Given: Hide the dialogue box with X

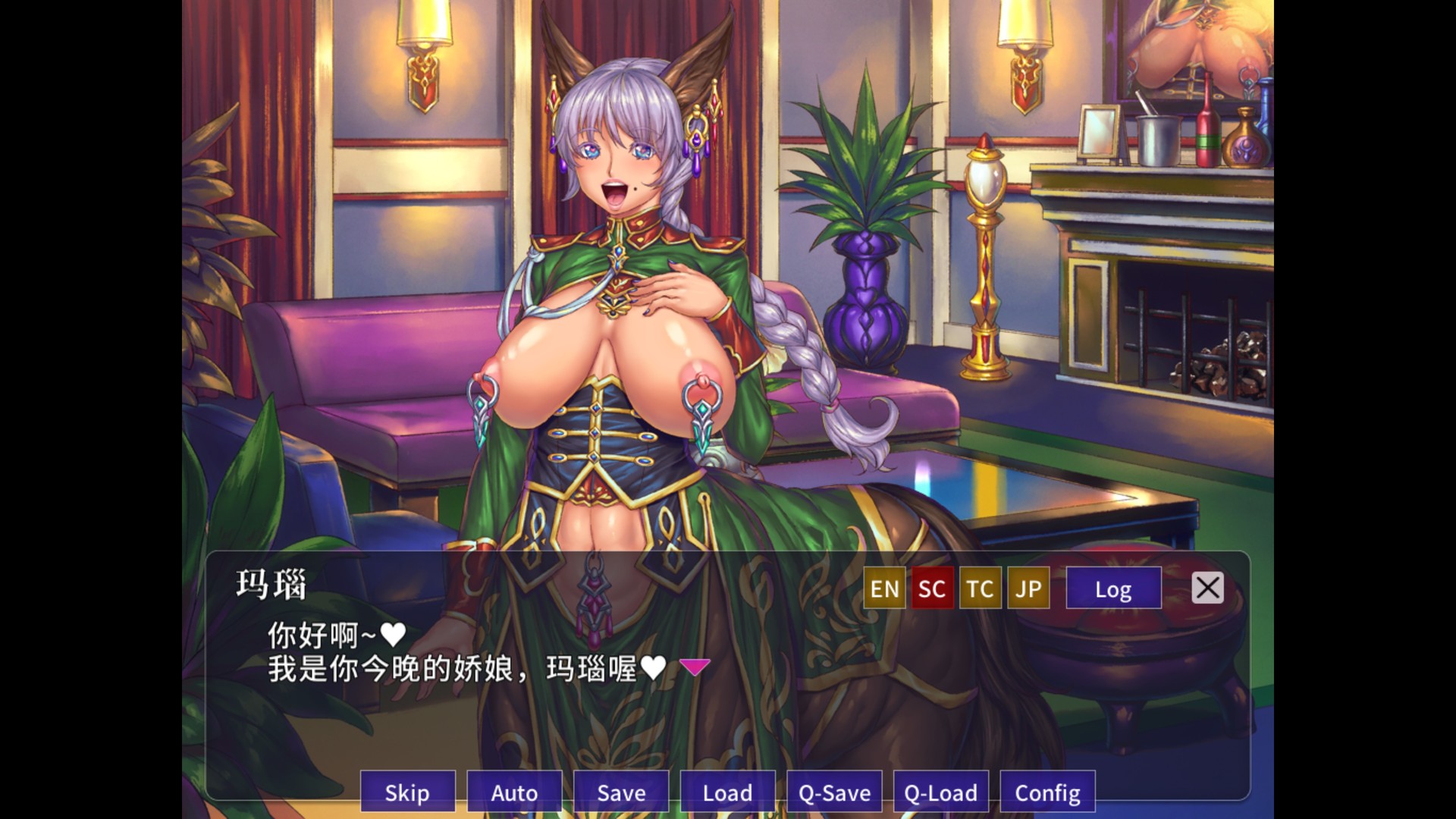Looking at the screenshot, I should pyautogui.click(x=1207, y=588).
